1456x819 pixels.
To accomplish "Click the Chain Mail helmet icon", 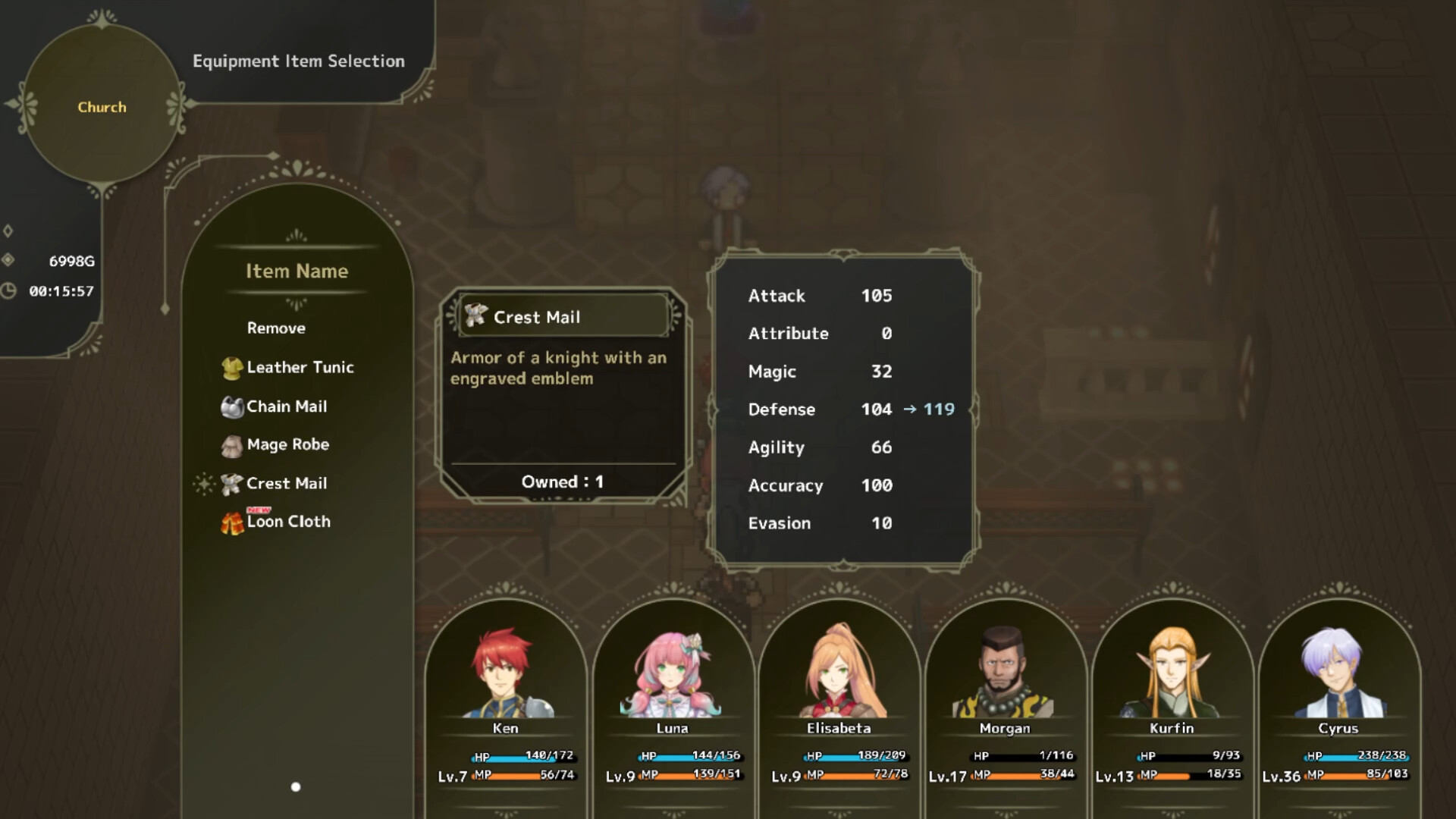I will tap(232, 406).
